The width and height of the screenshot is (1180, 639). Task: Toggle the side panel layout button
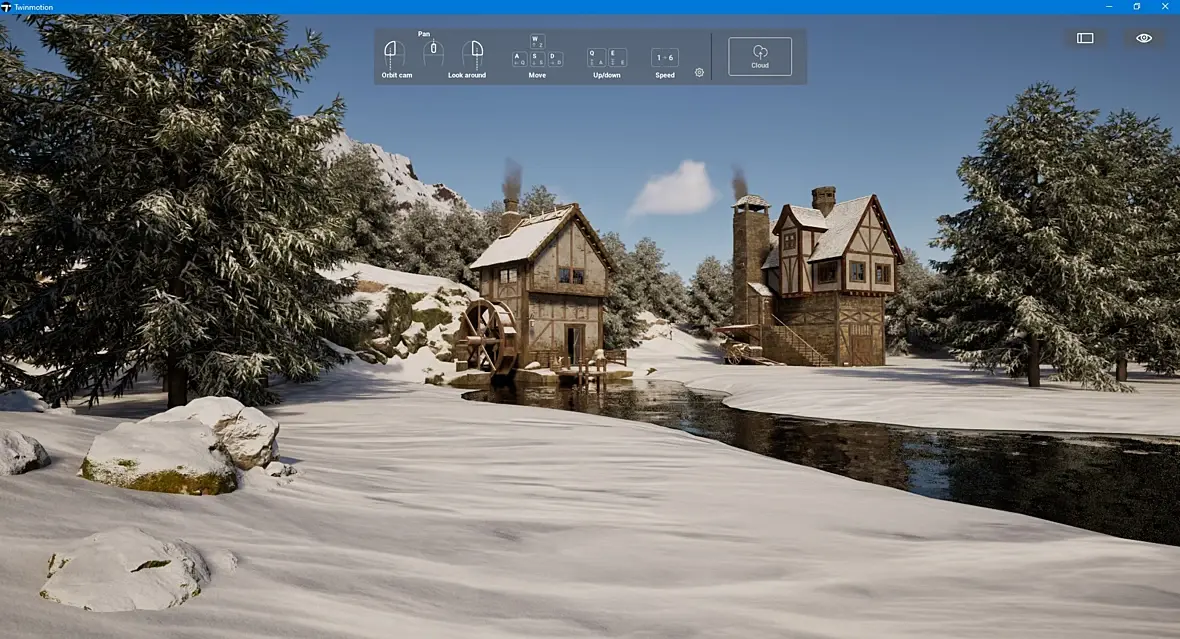[1085, 38]
